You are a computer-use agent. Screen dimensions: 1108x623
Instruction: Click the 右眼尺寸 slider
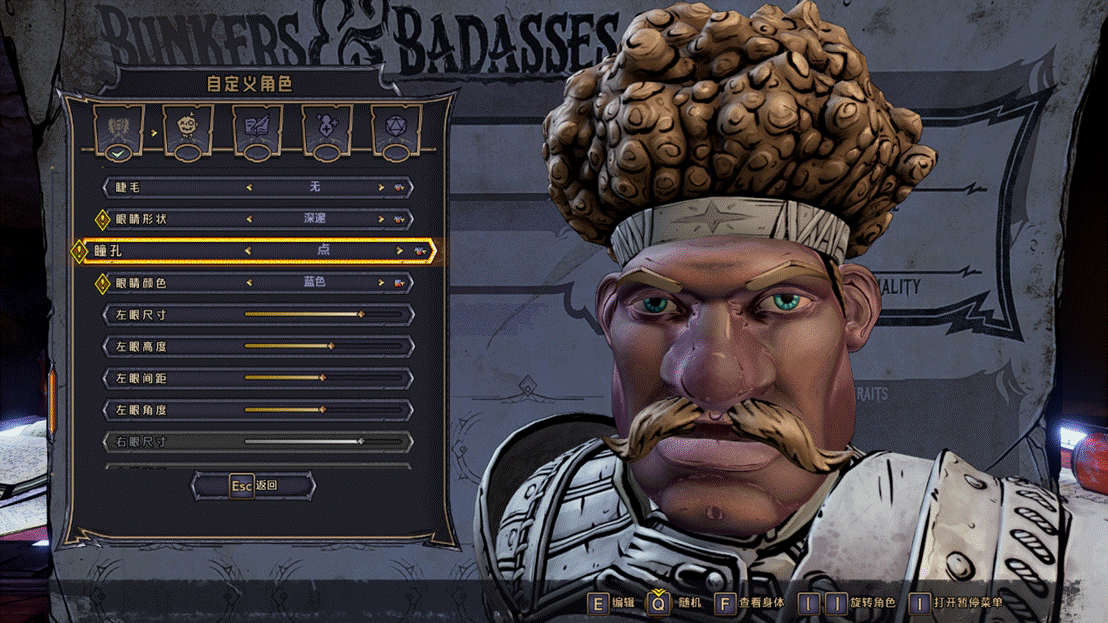(361, 441)
